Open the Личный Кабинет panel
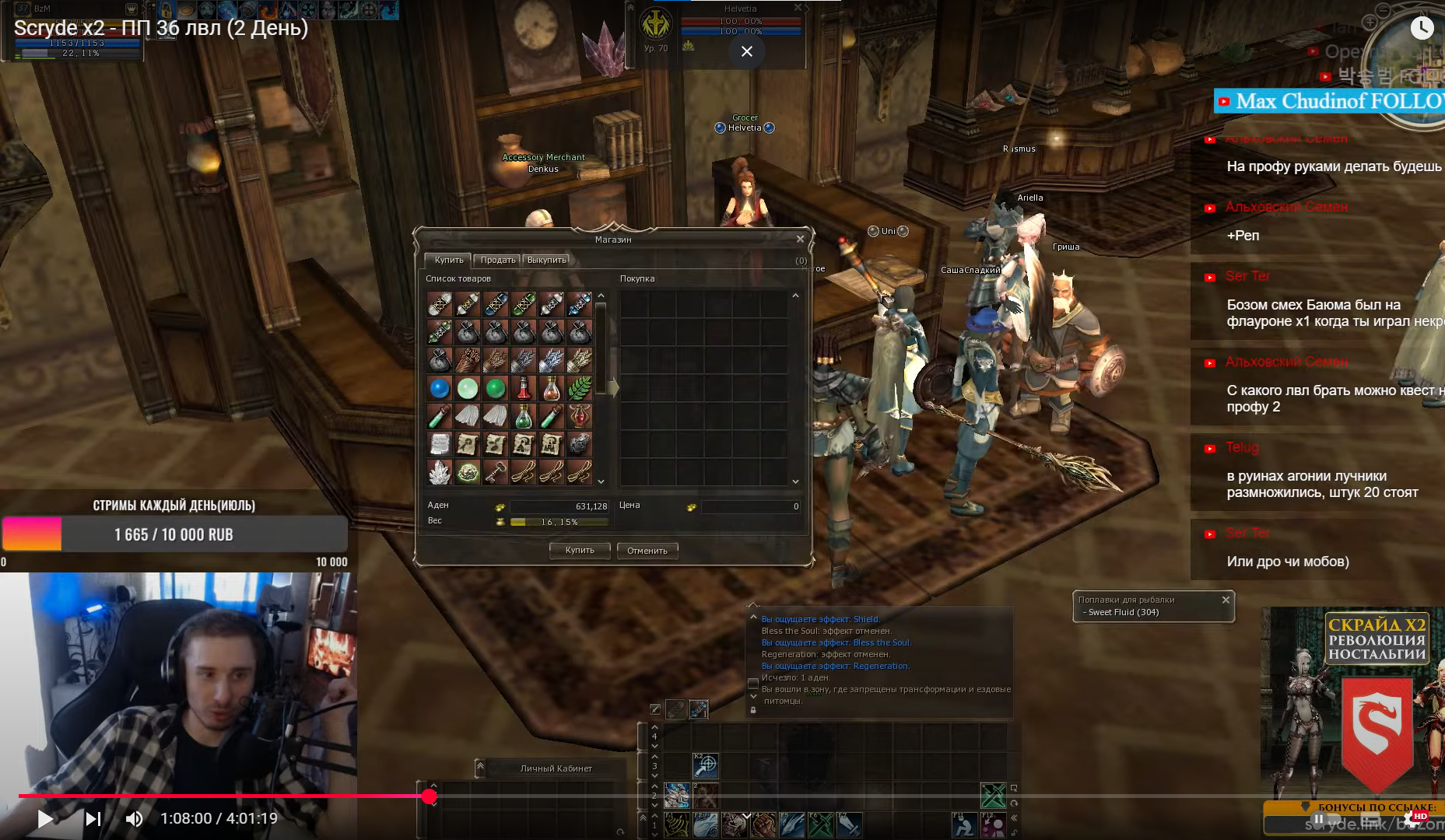 [x=556, y=768]
